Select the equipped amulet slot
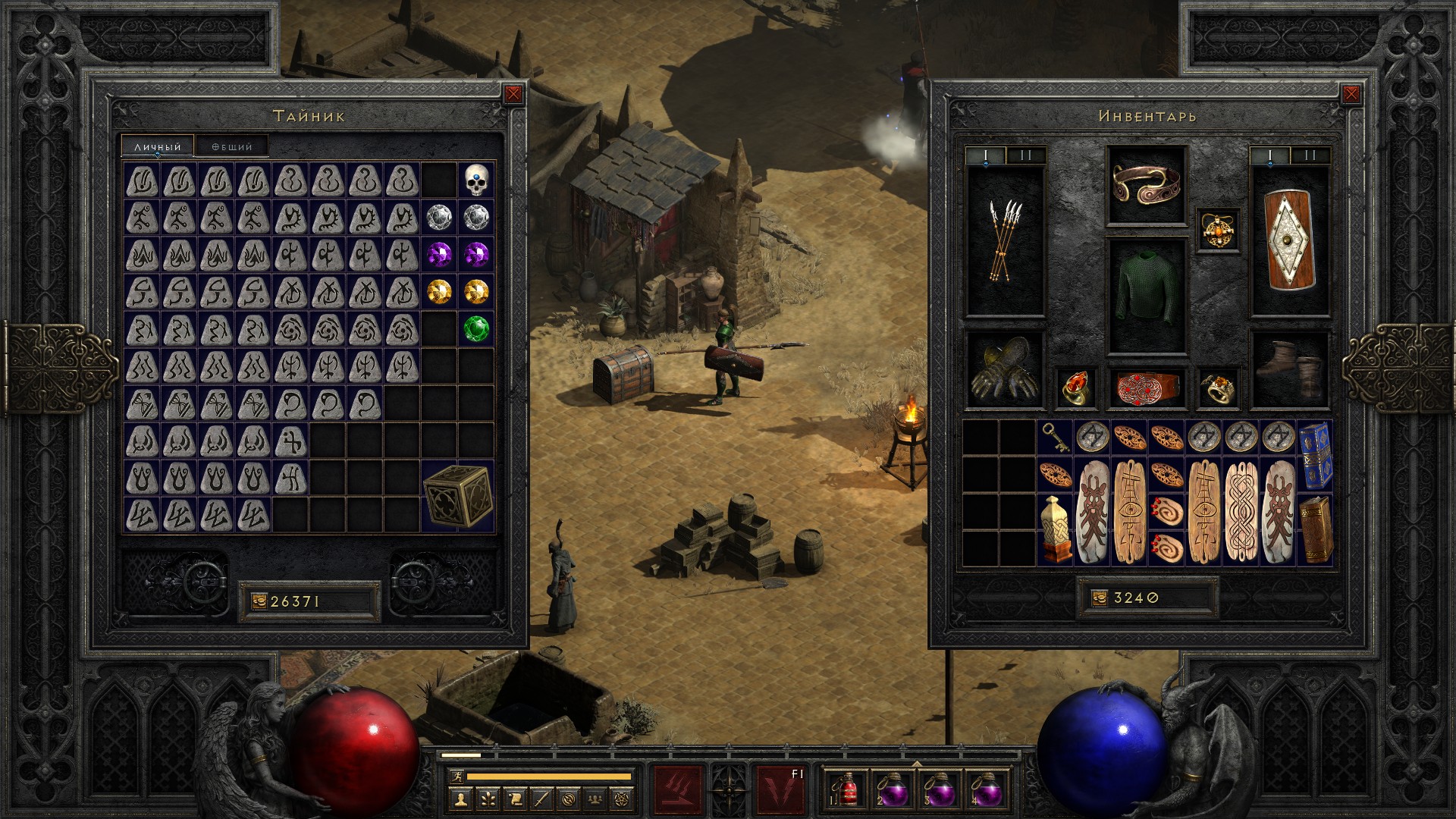 tap(1219, 230)
